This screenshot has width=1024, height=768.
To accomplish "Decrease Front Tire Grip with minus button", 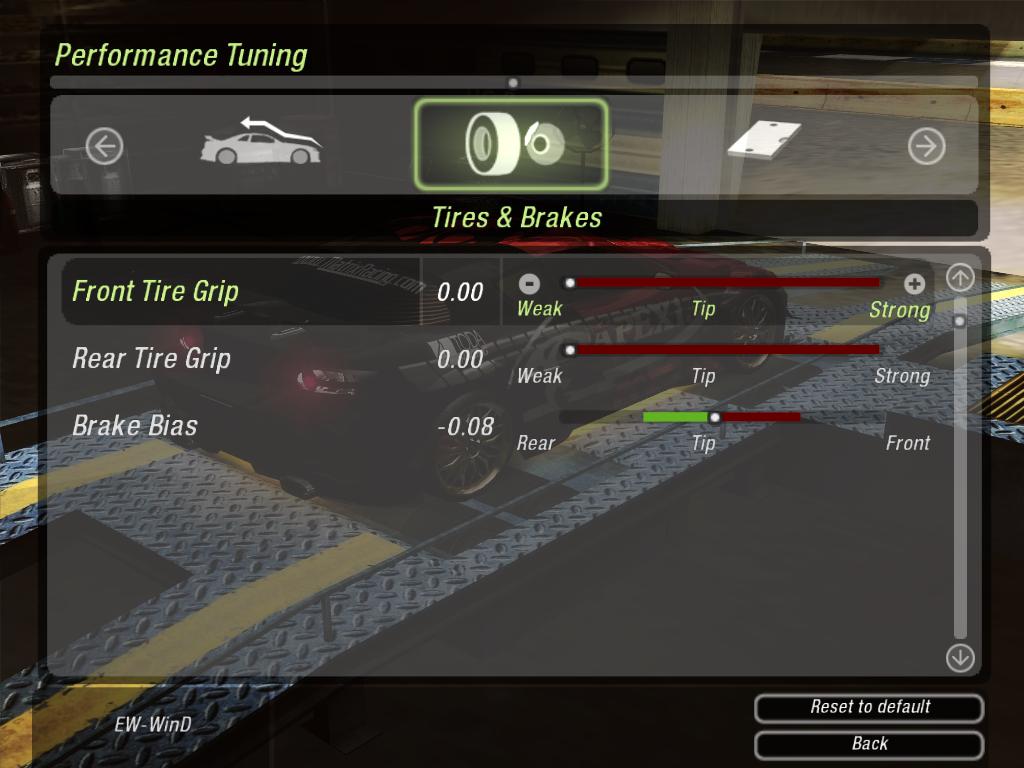I will 530,283.
